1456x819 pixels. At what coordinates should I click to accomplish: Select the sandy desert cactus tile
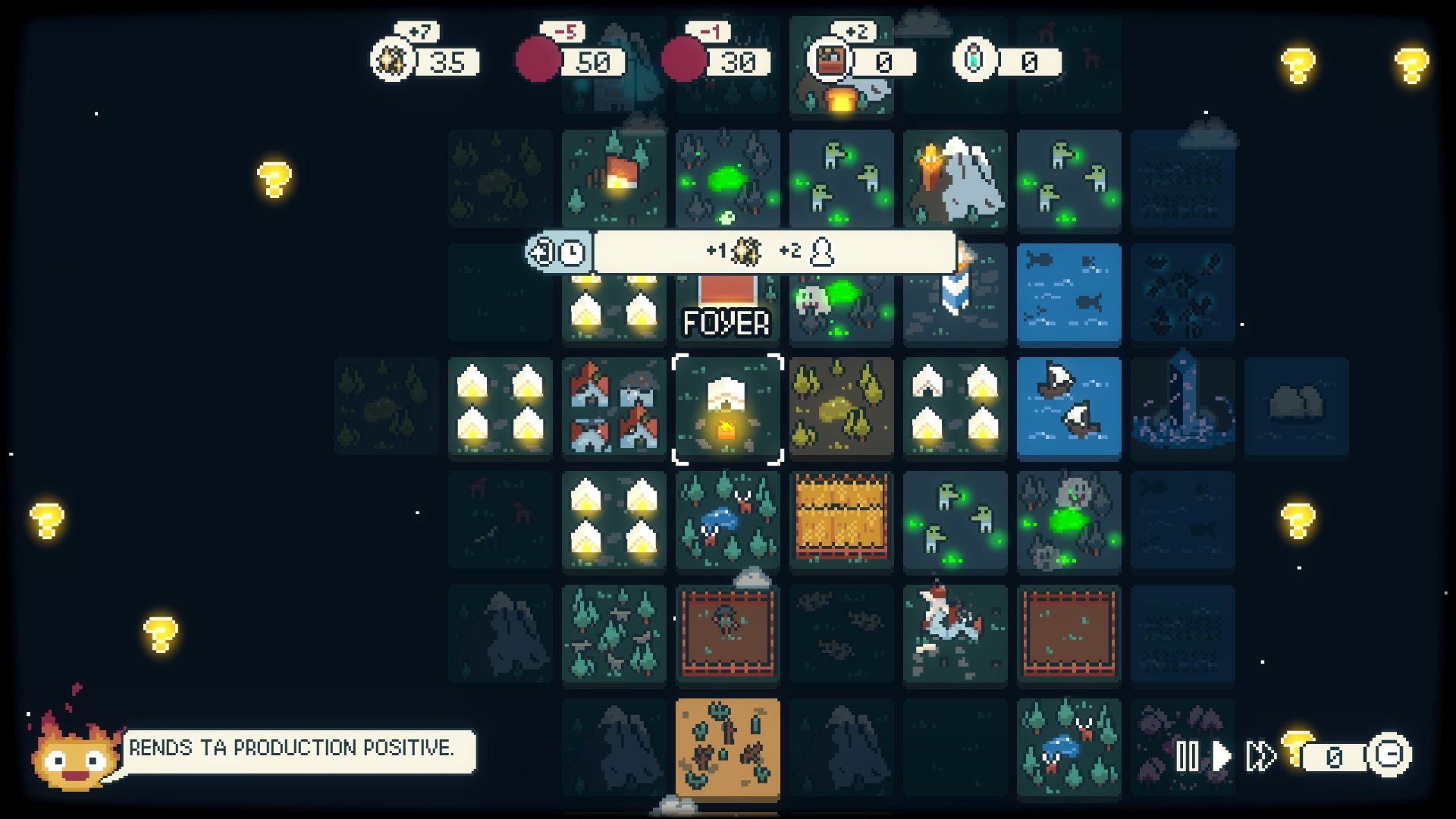point(727,748)
